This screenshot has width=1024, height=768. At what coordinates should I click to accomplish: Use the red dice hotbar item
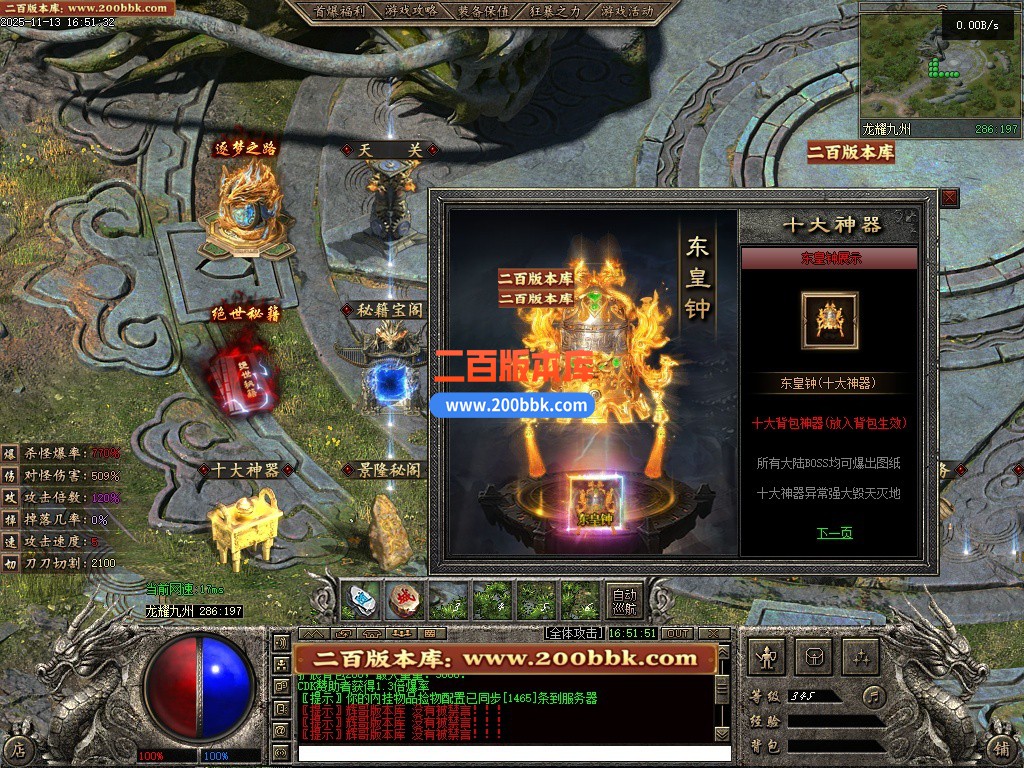click(x=403, y=600)
